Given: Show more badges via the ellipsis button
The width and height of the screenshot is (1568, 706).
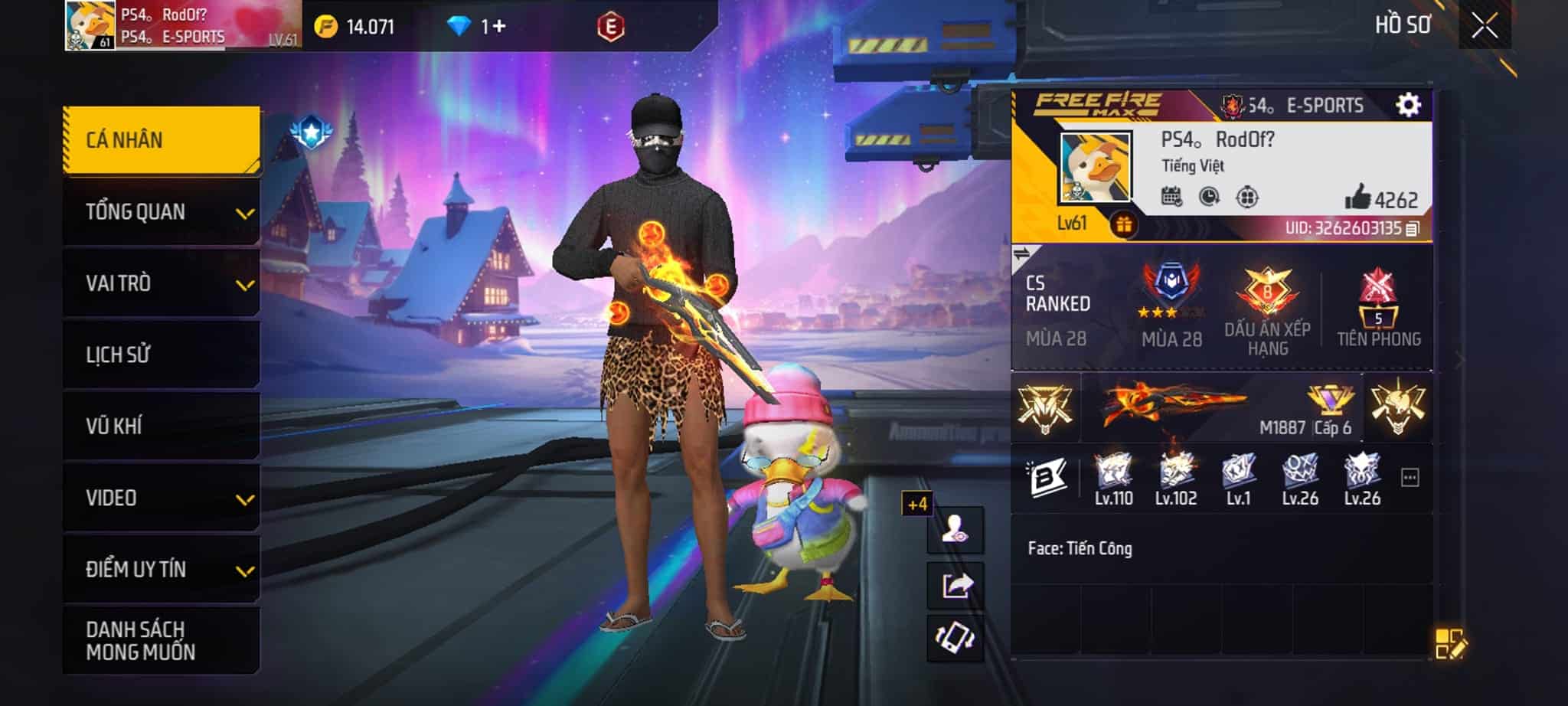Looking at the screenshot, I should click(1410, 478).
